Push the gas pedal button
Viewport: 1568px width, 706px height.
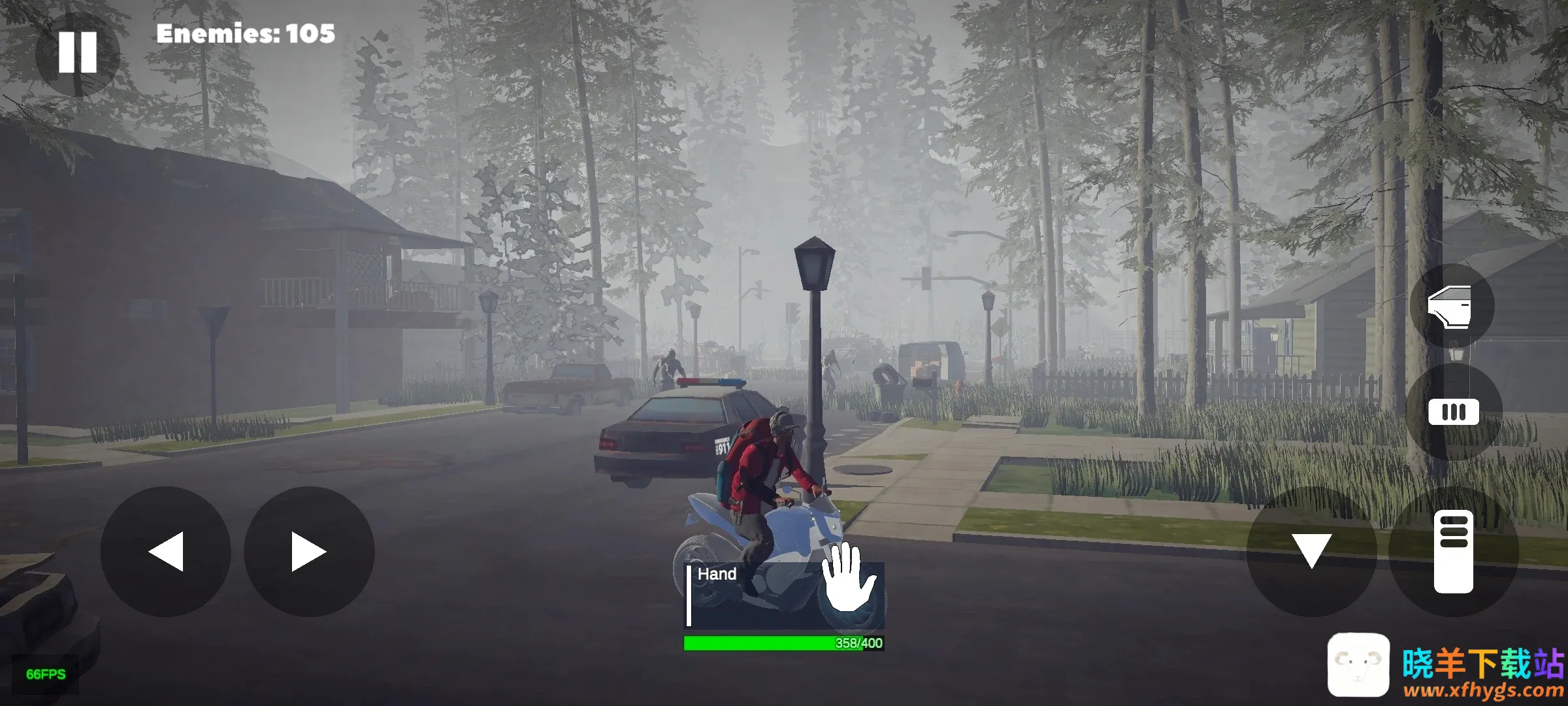click(x=1454, y=551)
